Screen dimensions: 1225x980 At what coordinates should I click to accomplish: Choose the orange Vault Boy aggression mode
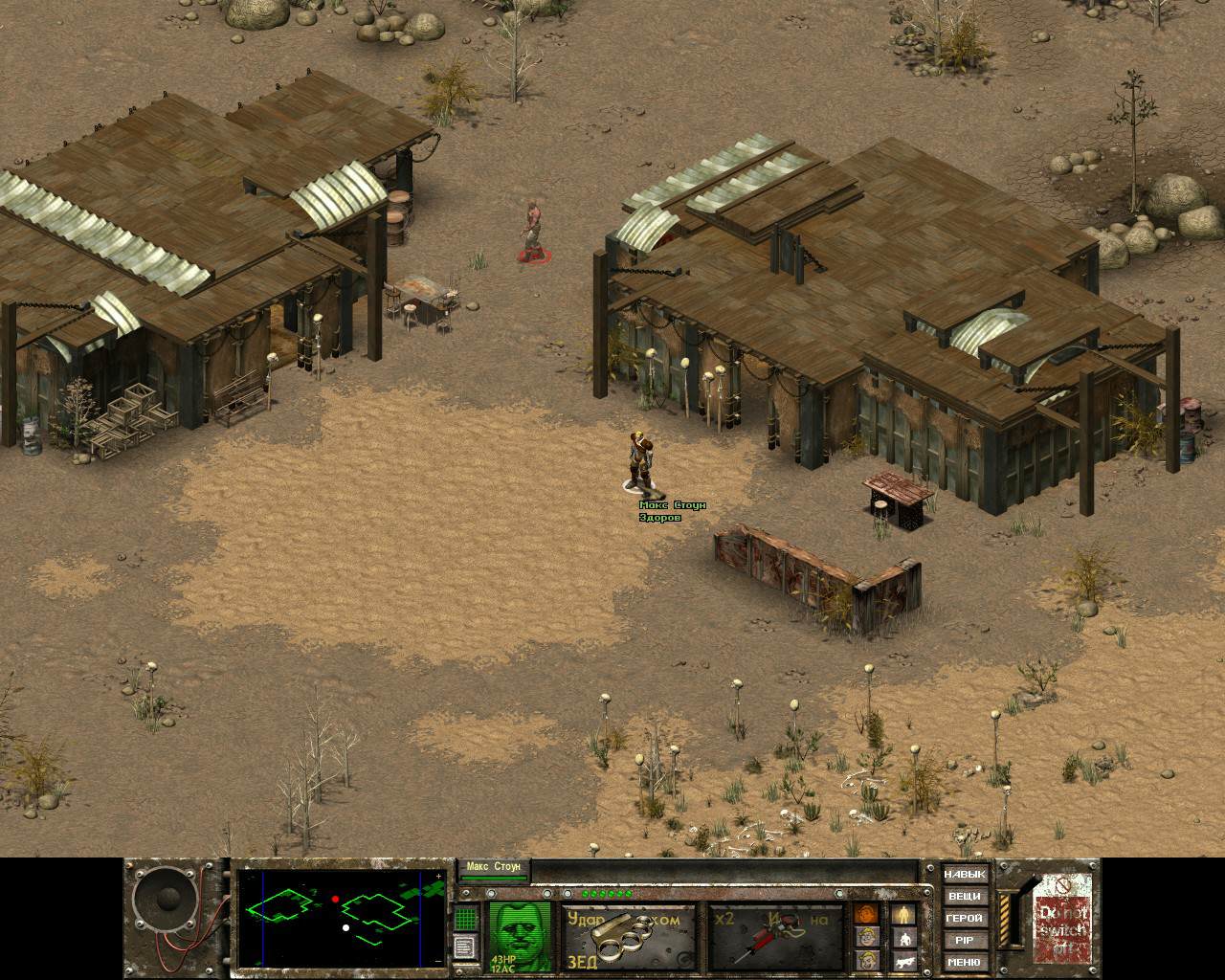[867, 914]
